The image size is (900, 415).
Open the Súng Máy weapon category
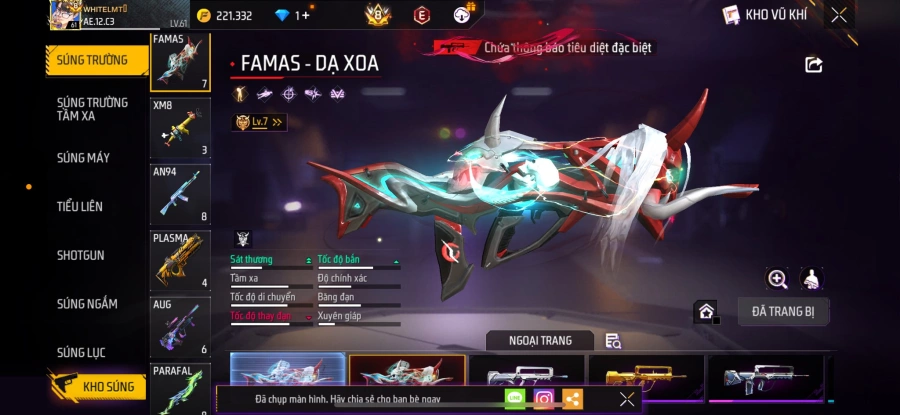click(x=83, y=158)
